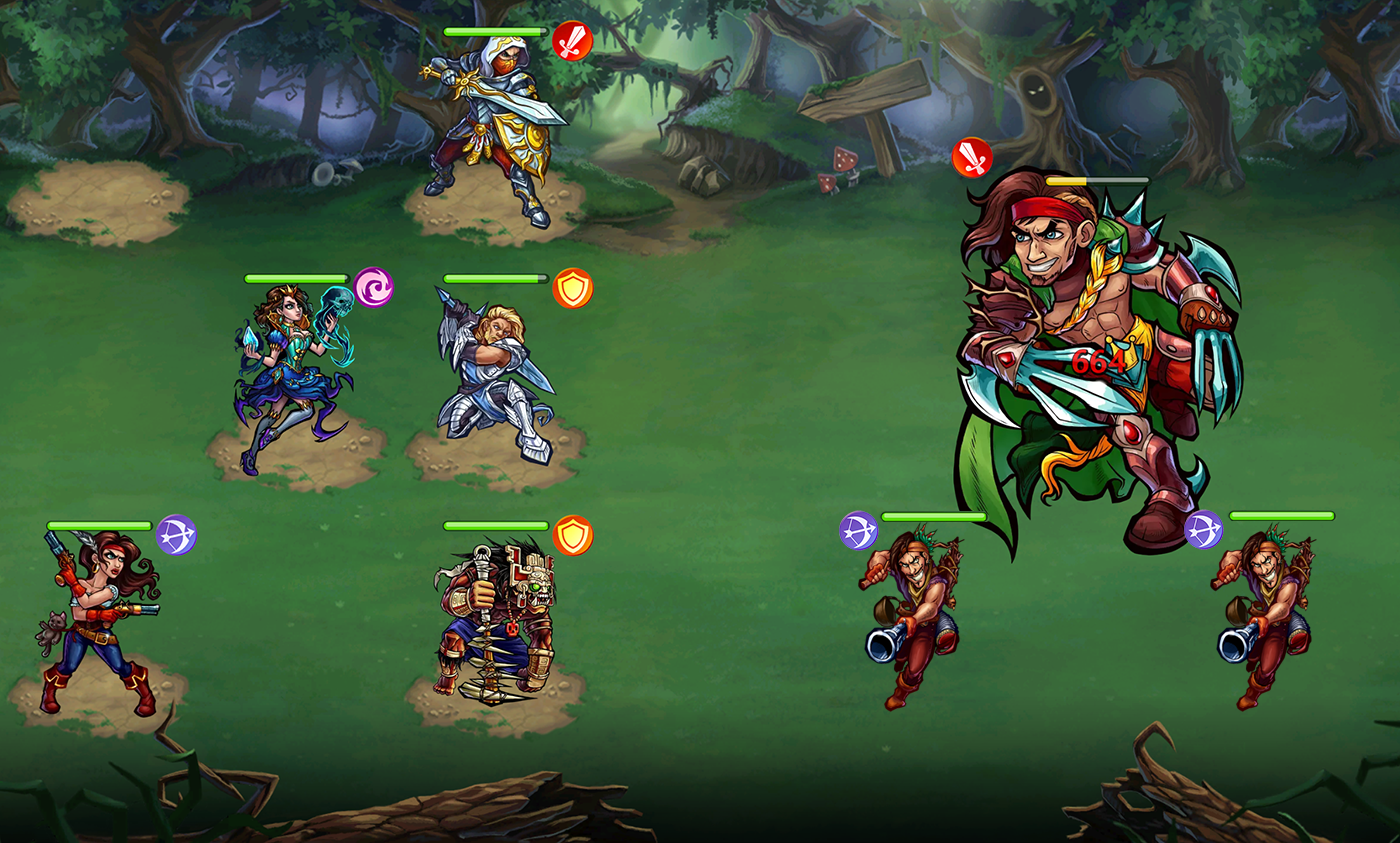The image size is (1400, 843).
Task: Click the damage number 664 on the boss
Action: [x=1098, y=361]
